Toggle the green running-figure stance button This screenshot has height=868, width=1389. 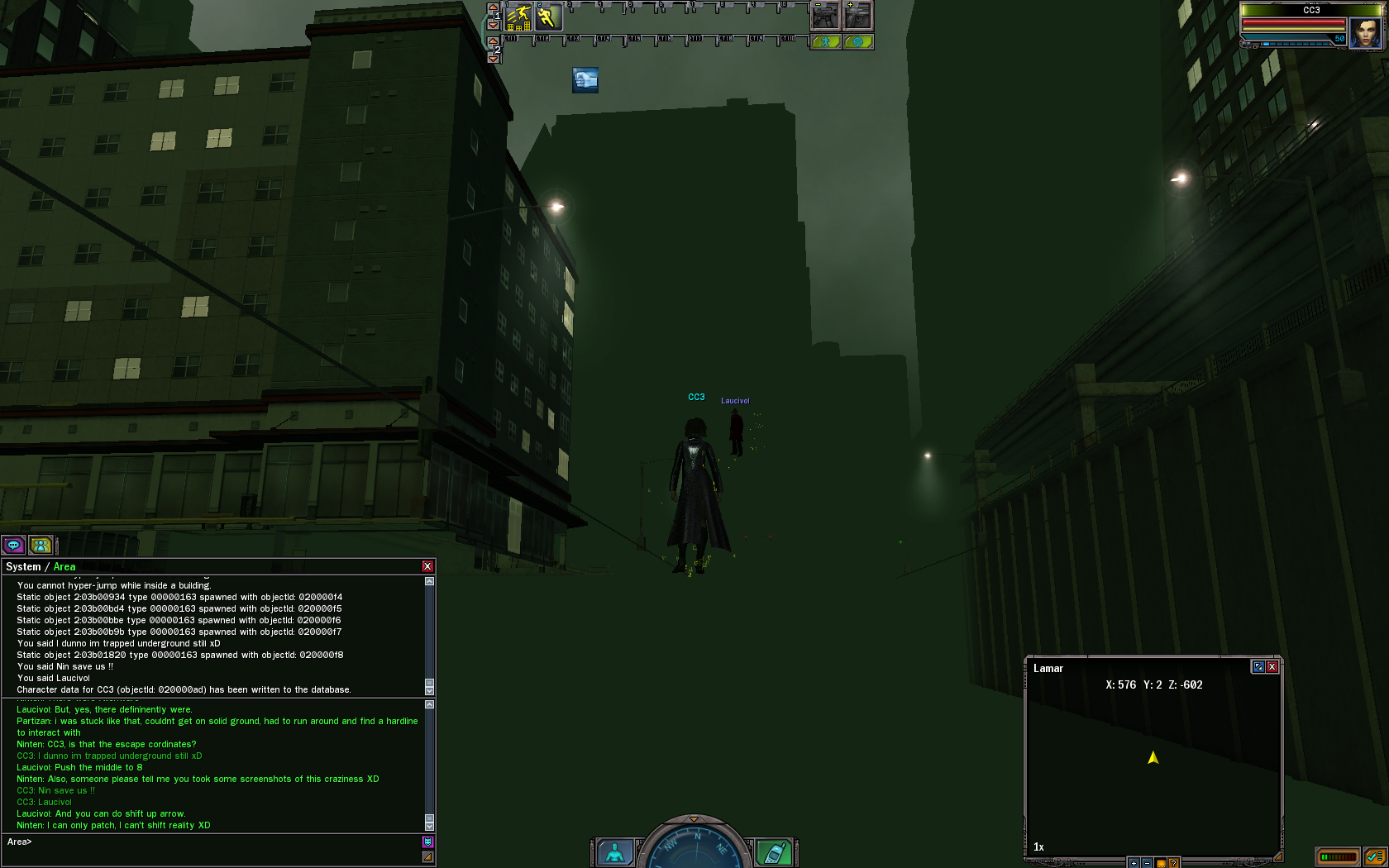click(x=826, y=42)
